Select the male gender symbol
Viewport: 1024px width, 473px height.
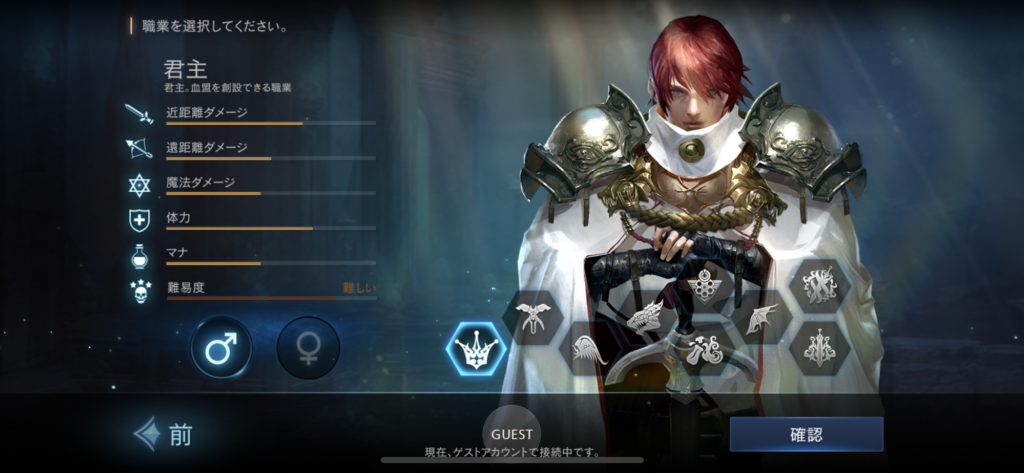(221, 348)
